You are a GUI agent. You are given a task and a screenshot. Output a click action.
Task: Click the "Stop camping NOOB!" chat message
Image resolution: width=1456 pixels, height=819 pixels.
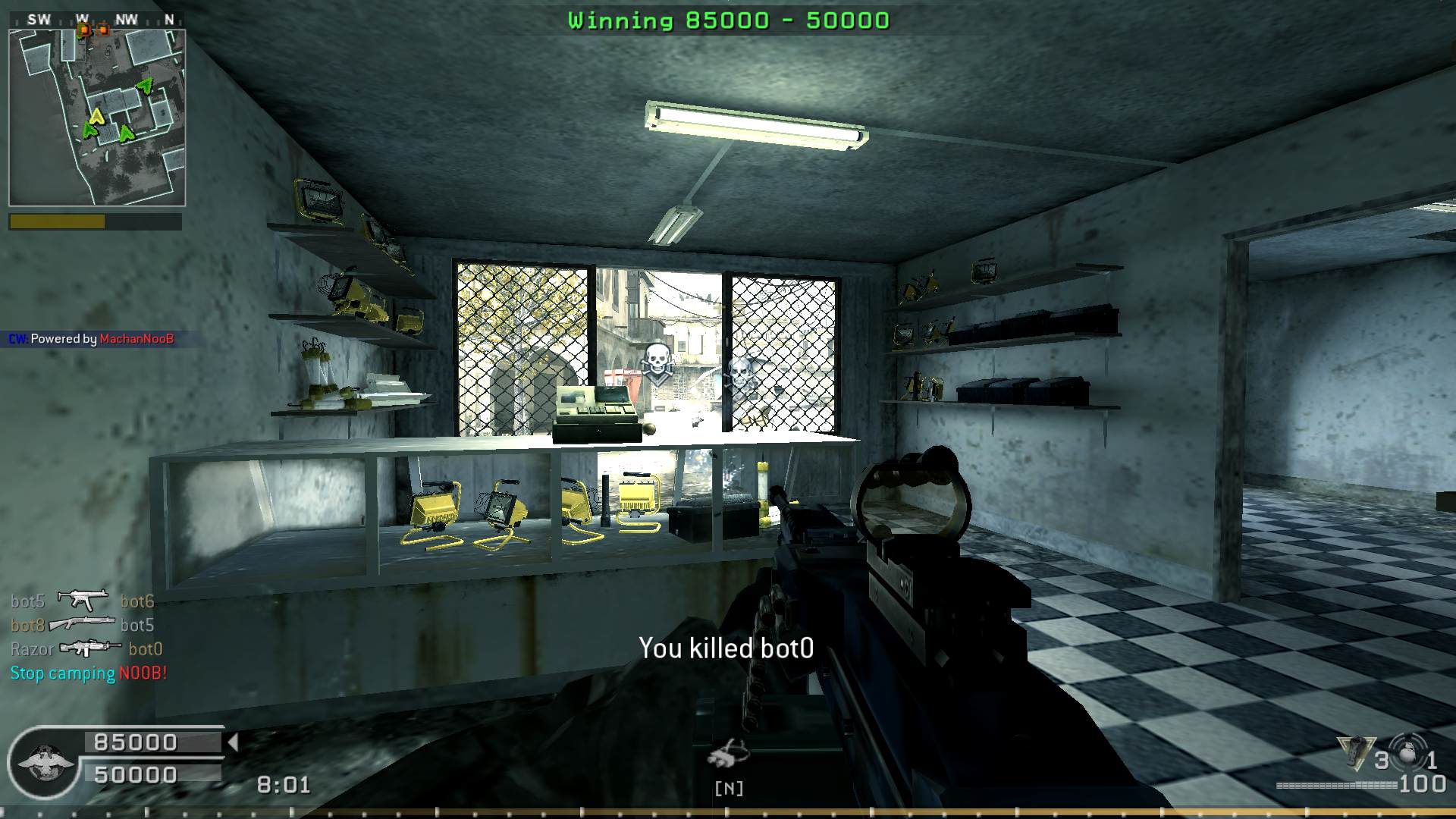pyautogui.click(x=89, y=673)
